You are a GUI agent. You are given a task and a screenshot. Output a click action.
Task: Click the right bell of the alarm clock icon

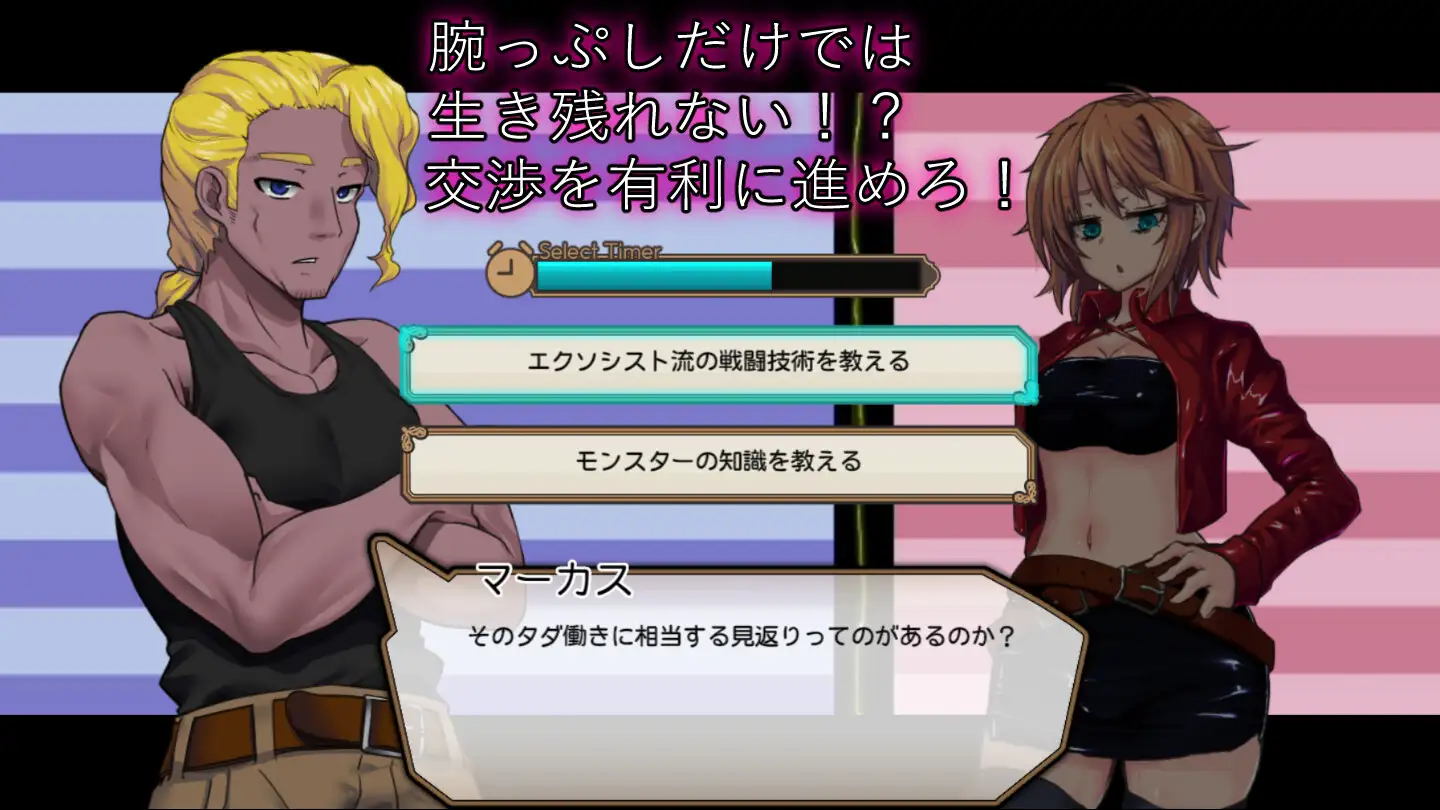click(524, 245)
